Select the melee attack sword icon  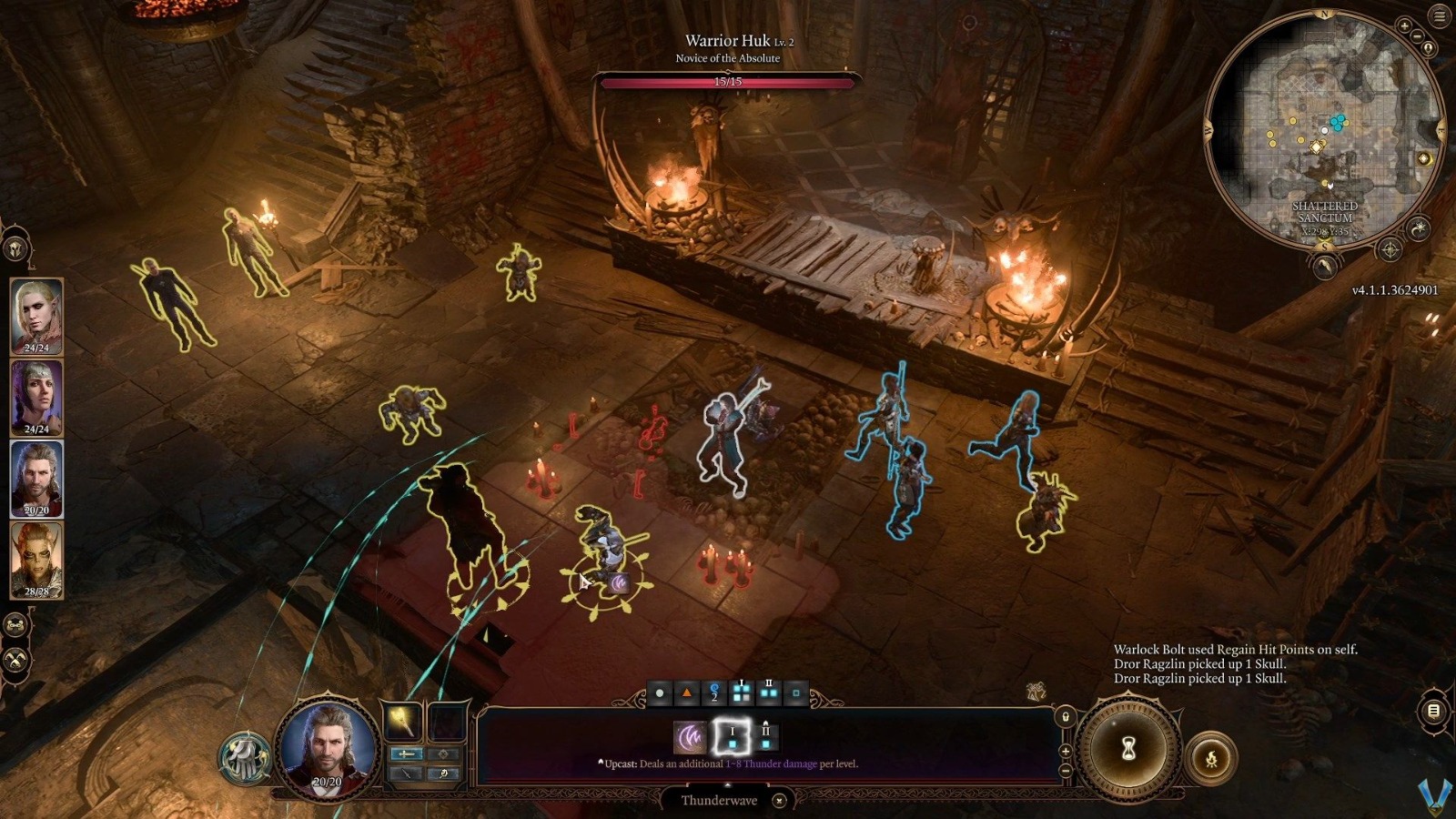click(406, 754)
